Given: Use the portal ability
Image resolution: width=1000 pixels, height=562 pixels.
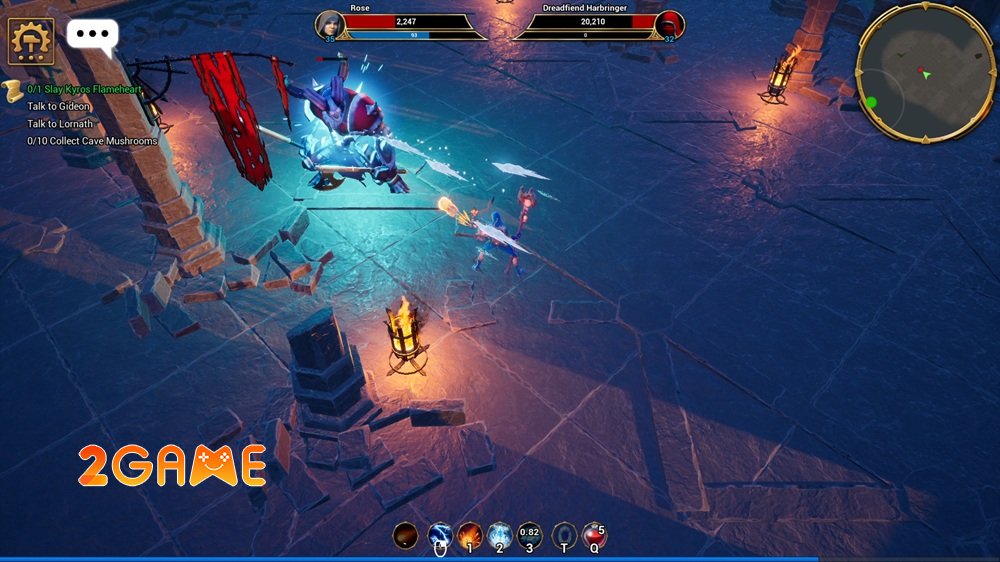Looking at the screenshot, I should pyautogui.click(x=564, y=535).
